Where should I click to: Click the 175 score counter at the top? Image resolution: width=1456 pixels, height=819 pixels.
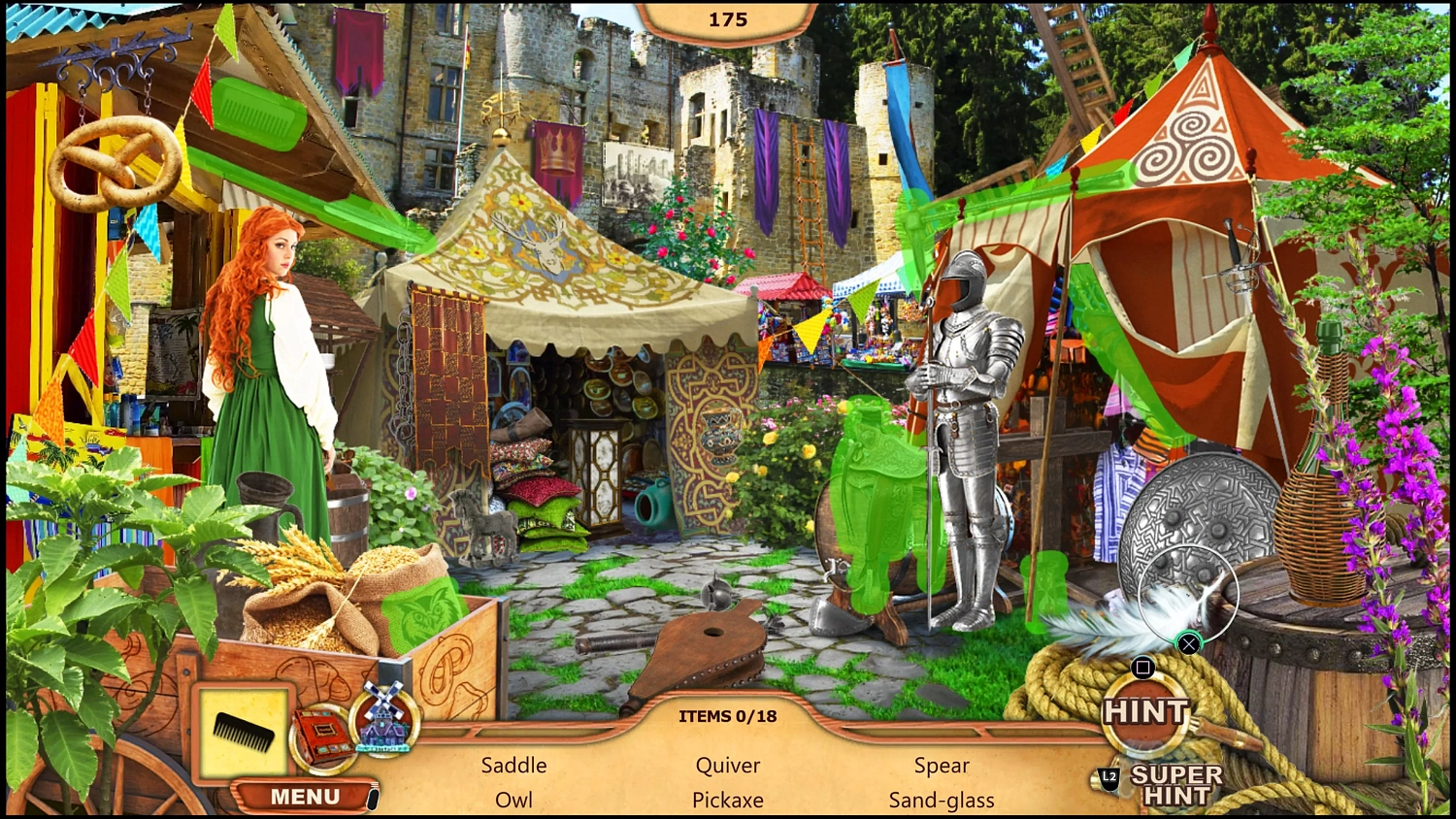click(727, 18)
